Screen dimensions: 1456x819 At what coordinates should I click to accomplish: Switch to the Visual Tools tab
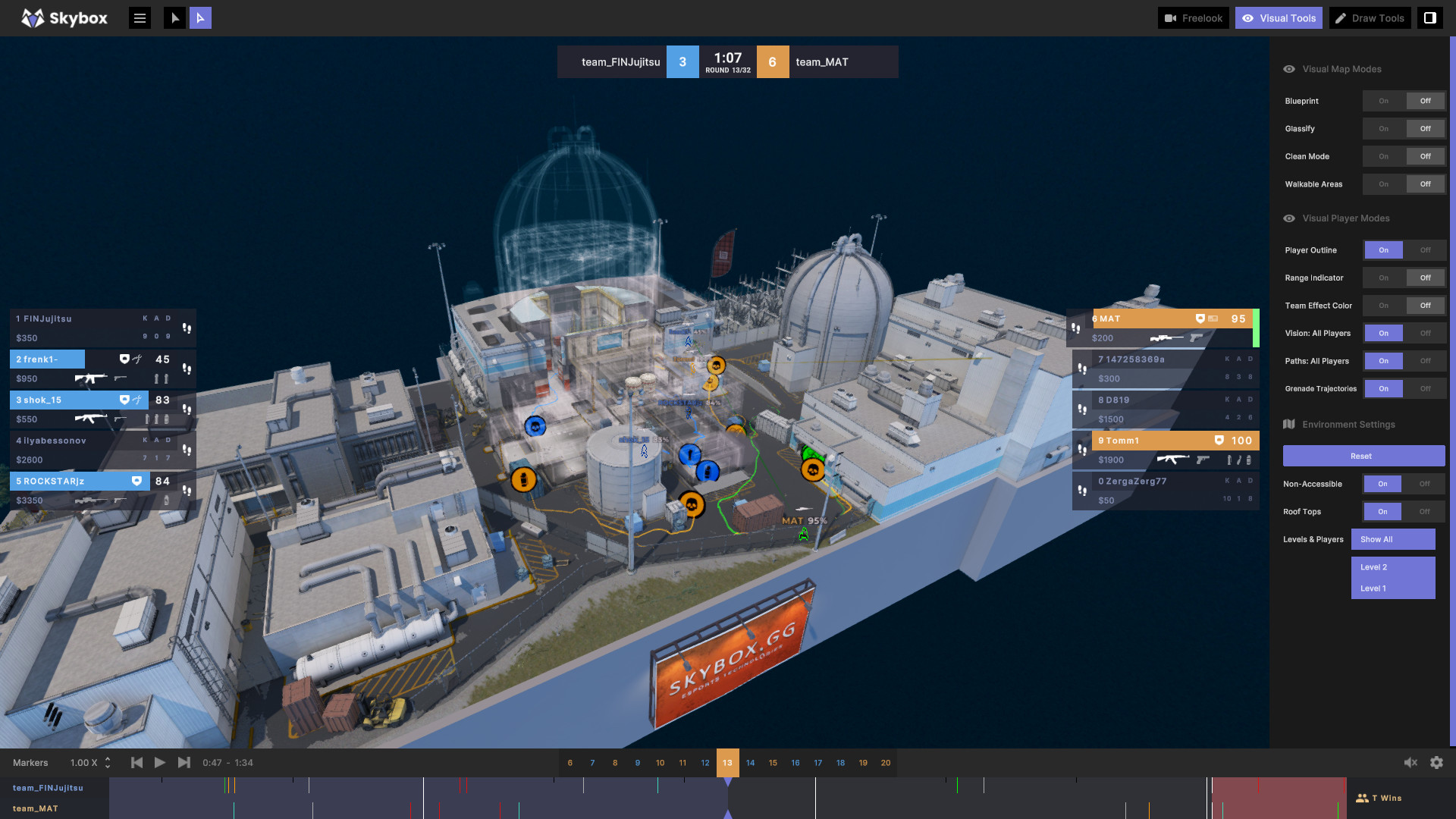click(x=1279, y=17)
